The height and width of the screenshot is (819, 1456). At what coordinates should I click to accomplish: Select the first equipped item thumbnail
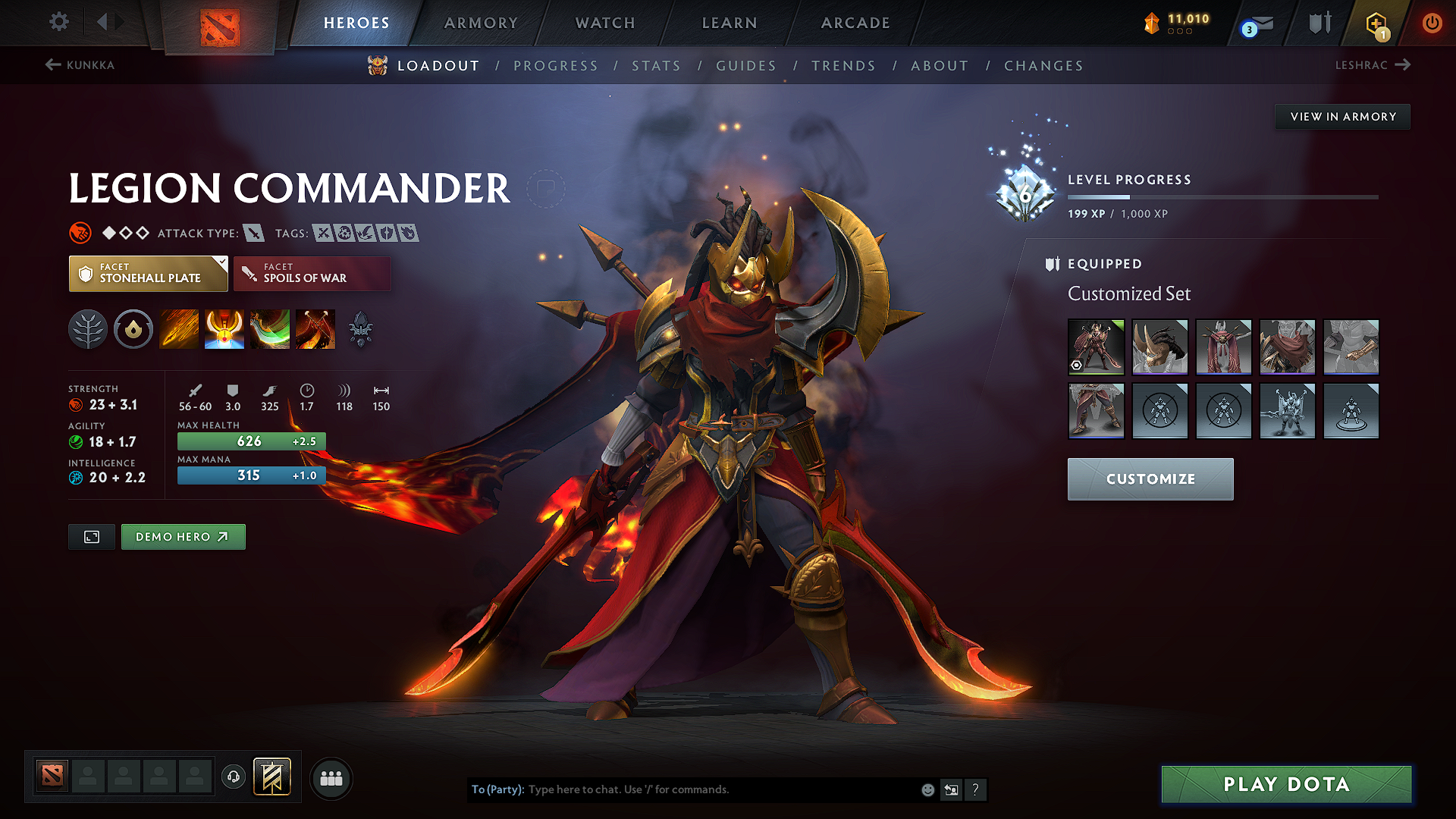[1096, 347]
